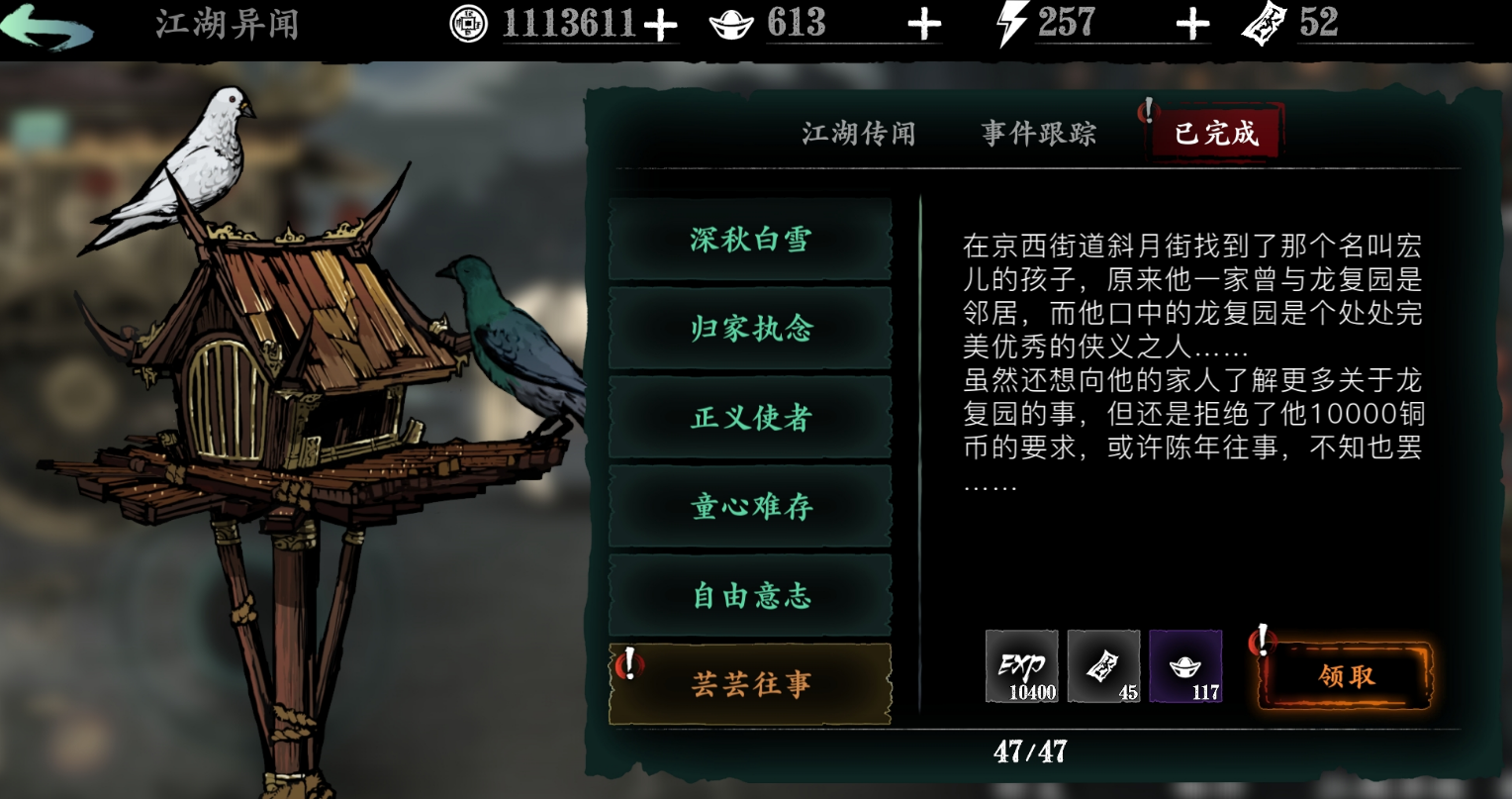Choose the 深秋白雪 event entry
This screenshot has height=799, width=1512.
[x=750, y=240]
